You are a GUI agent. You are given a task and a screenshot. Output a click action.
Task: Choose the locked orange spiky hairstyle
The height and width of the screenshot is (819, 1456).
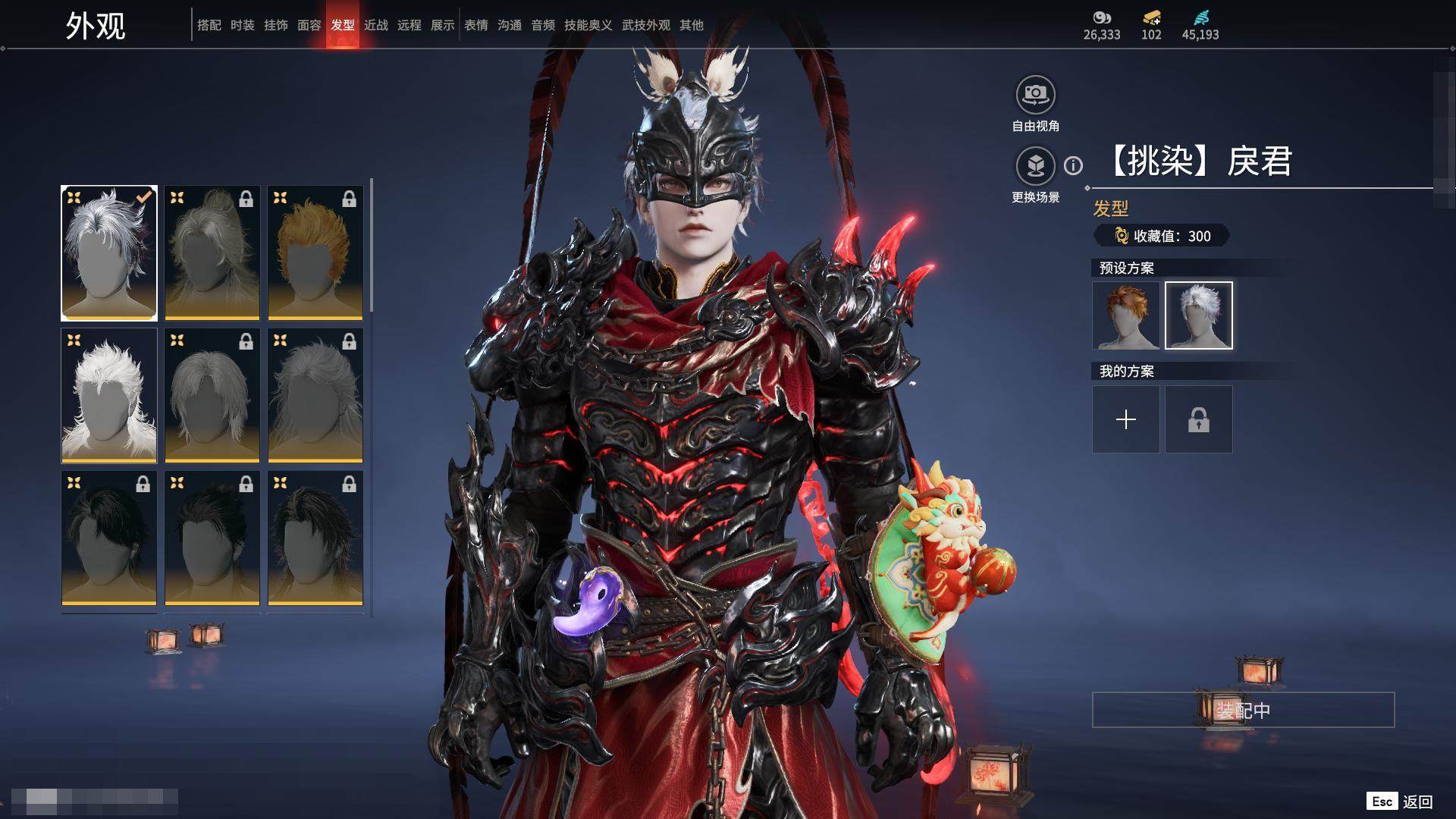click(315, 253)
